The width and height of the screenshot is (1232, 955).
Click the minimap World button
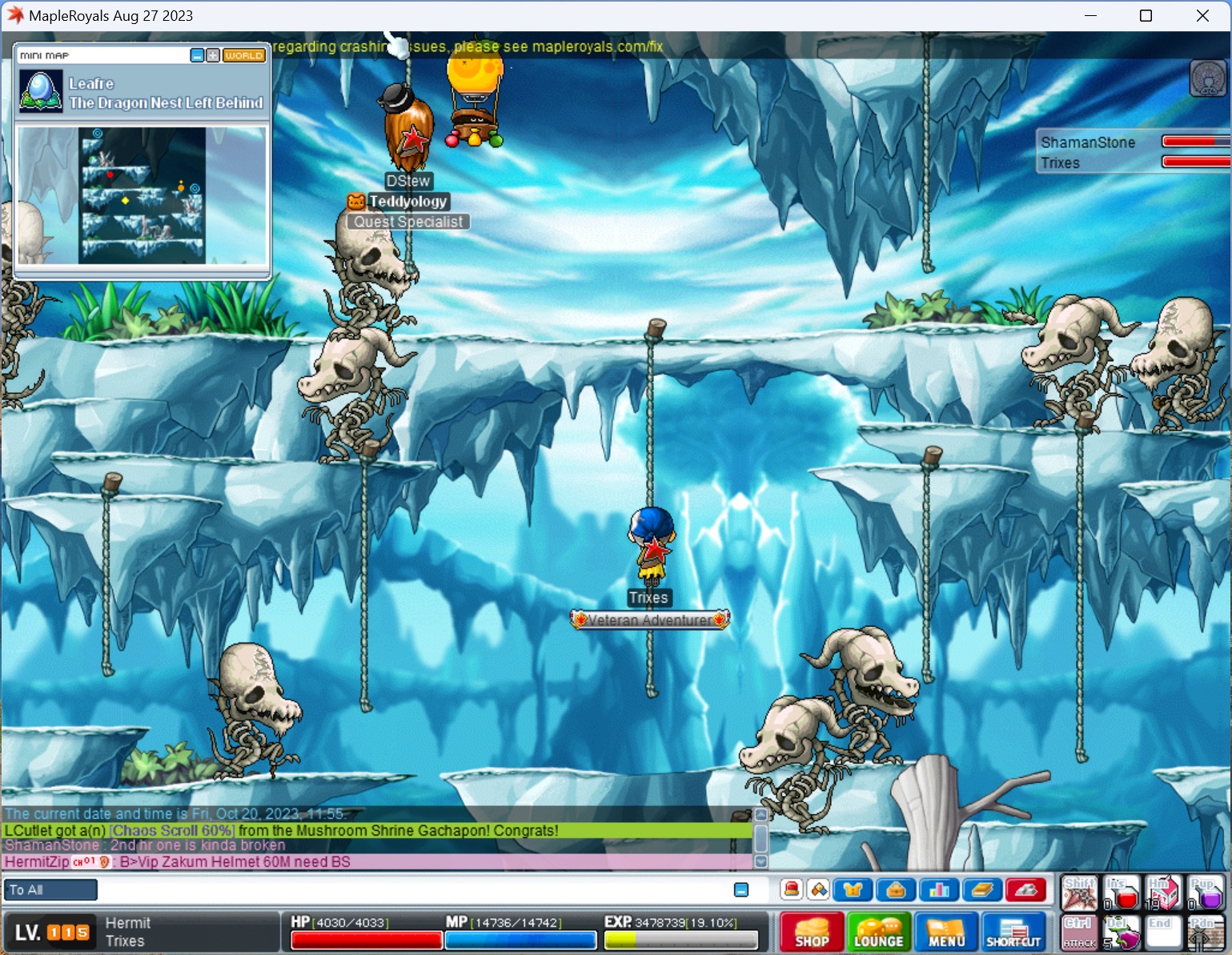coord(243,55)
